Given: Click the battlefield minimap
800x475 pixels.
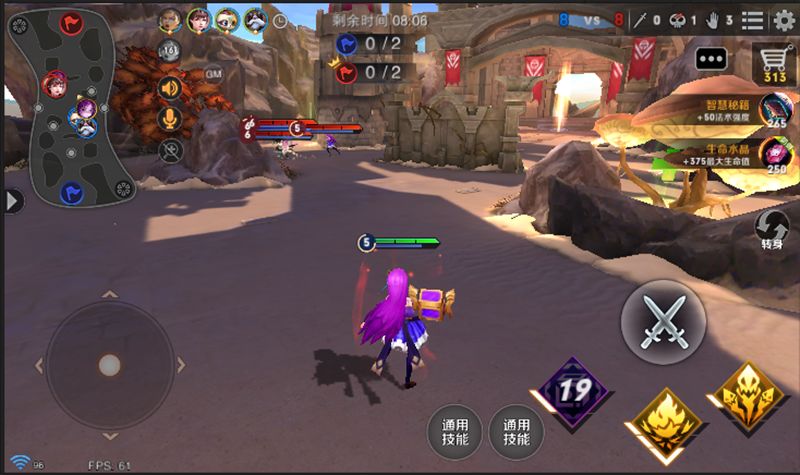Looking at the screenshot, I should click(x=71, y=107).
